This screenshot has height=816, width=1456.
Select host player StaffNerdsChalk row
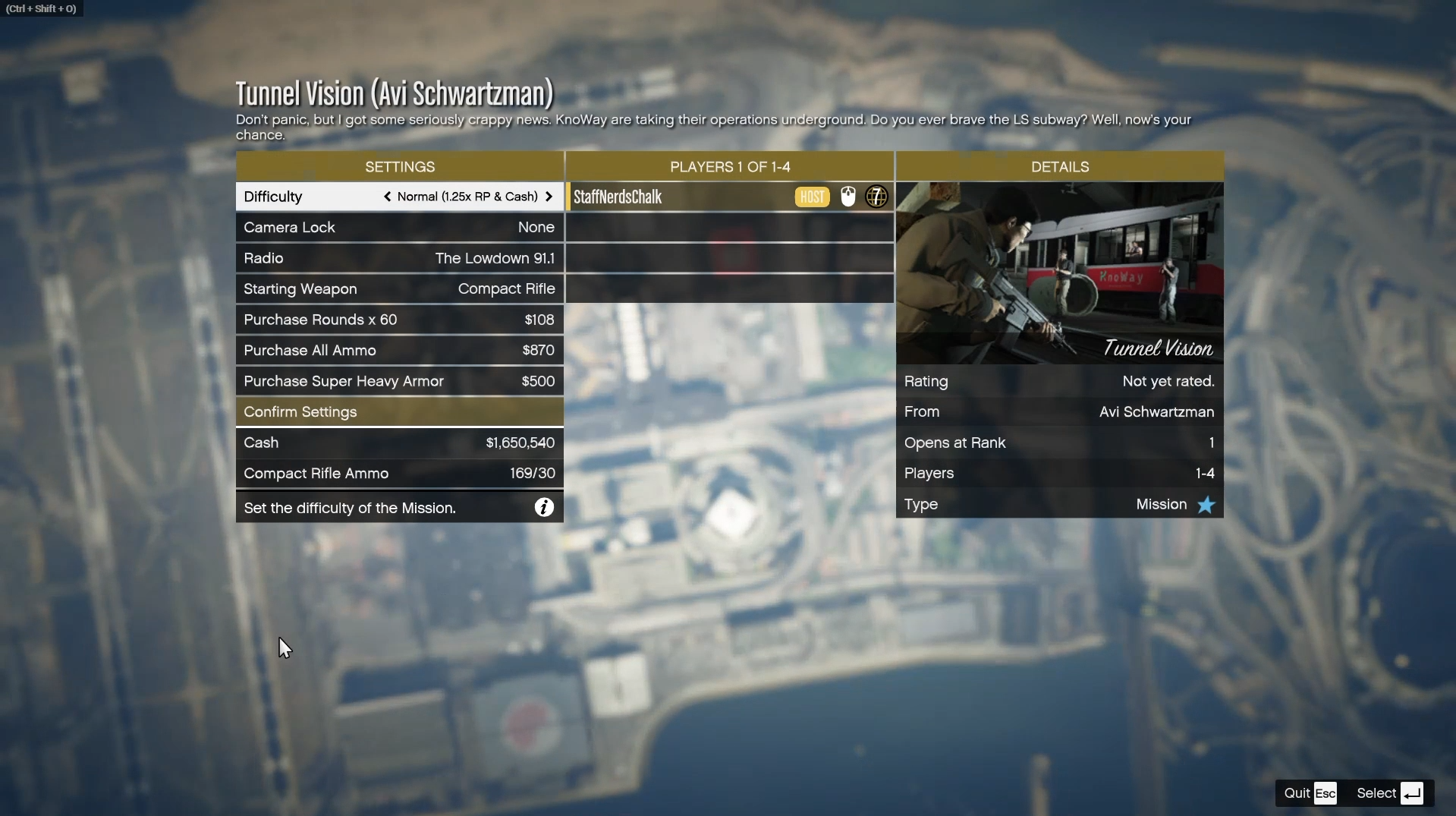click(728, 197)
